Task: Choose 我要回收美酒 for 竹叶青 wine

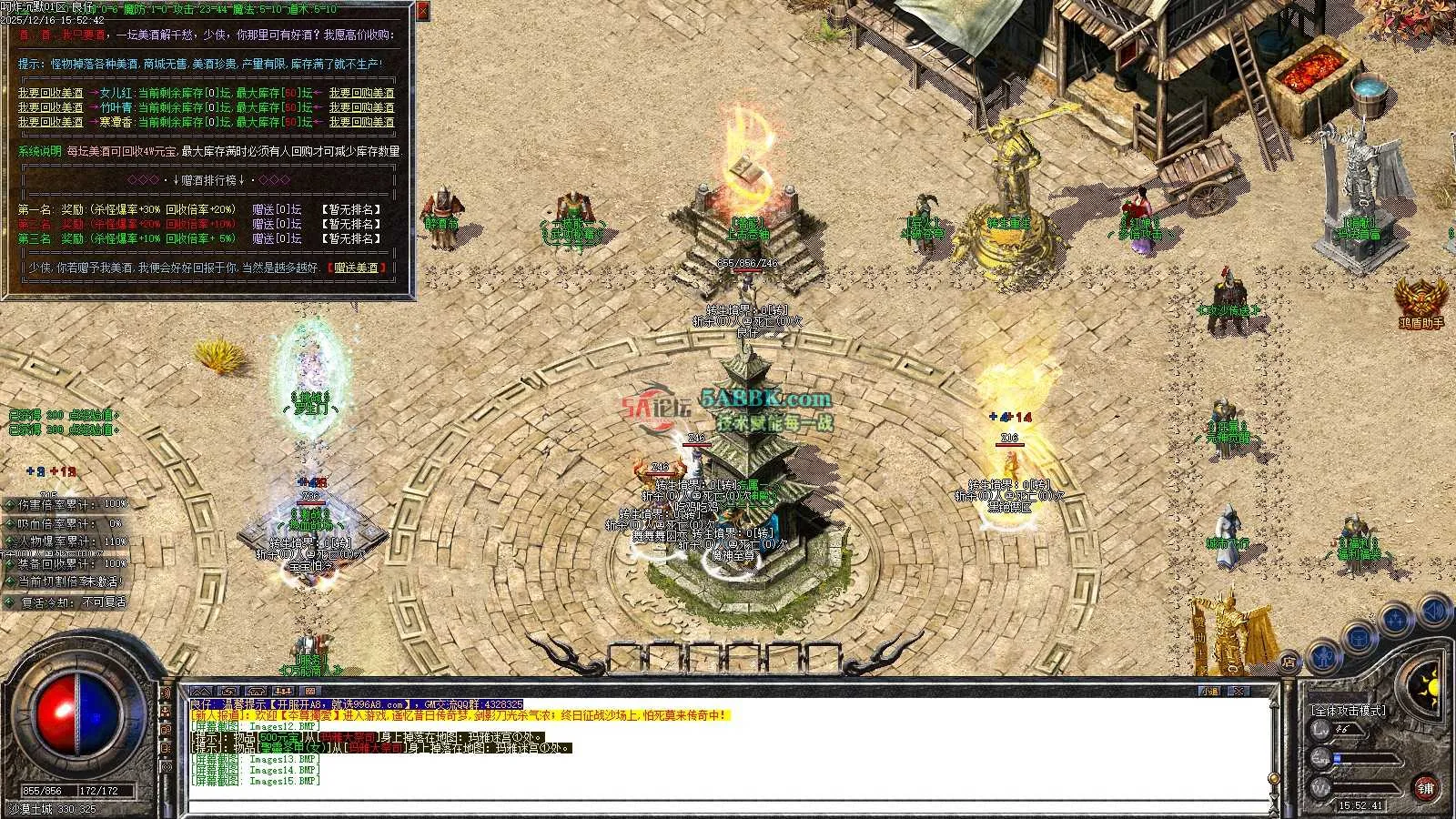Action: coord(50,107)
